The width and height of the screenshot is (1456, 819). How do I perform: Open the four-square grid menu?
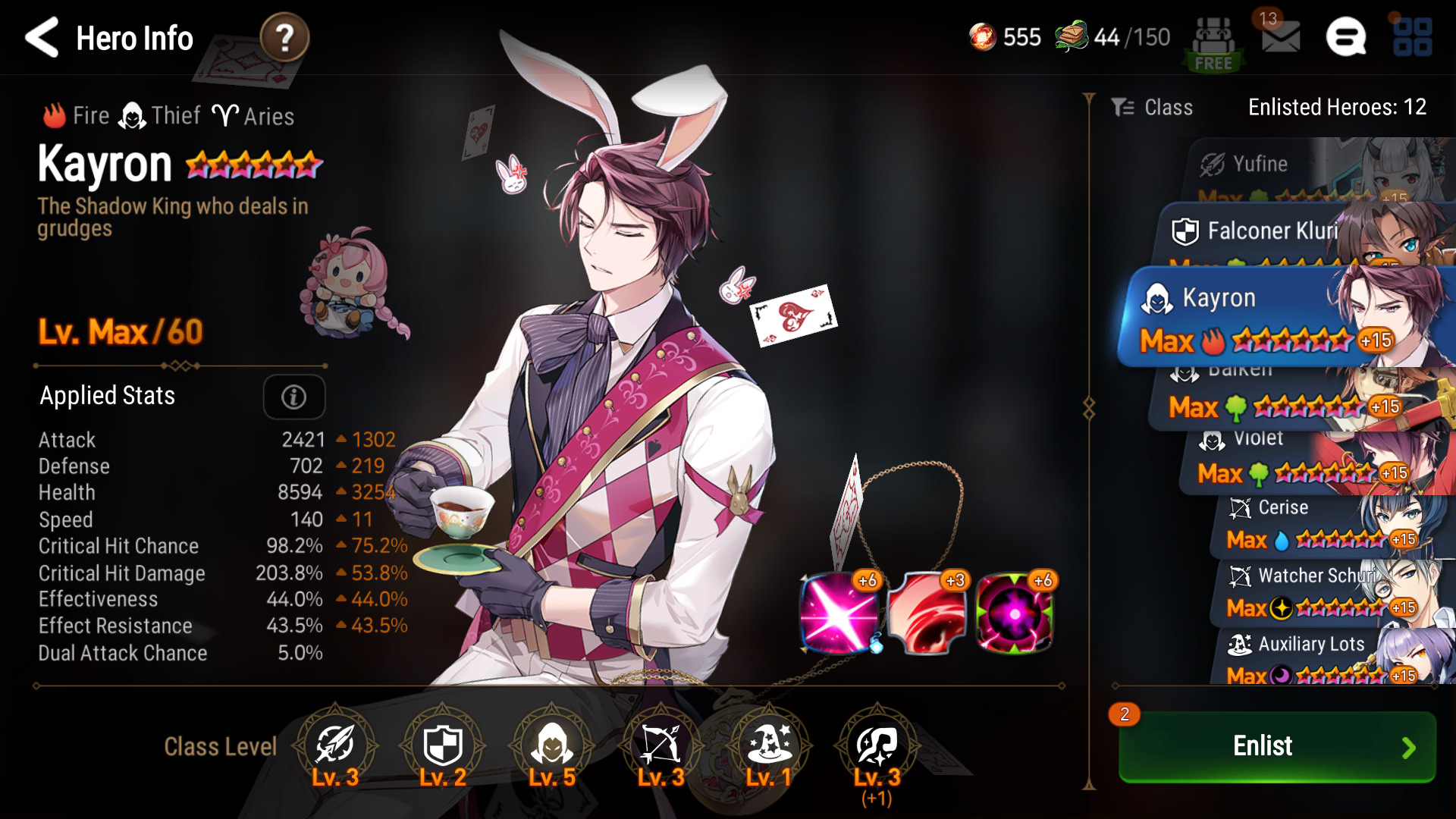pyautogui.click(x=1412, y=37)
